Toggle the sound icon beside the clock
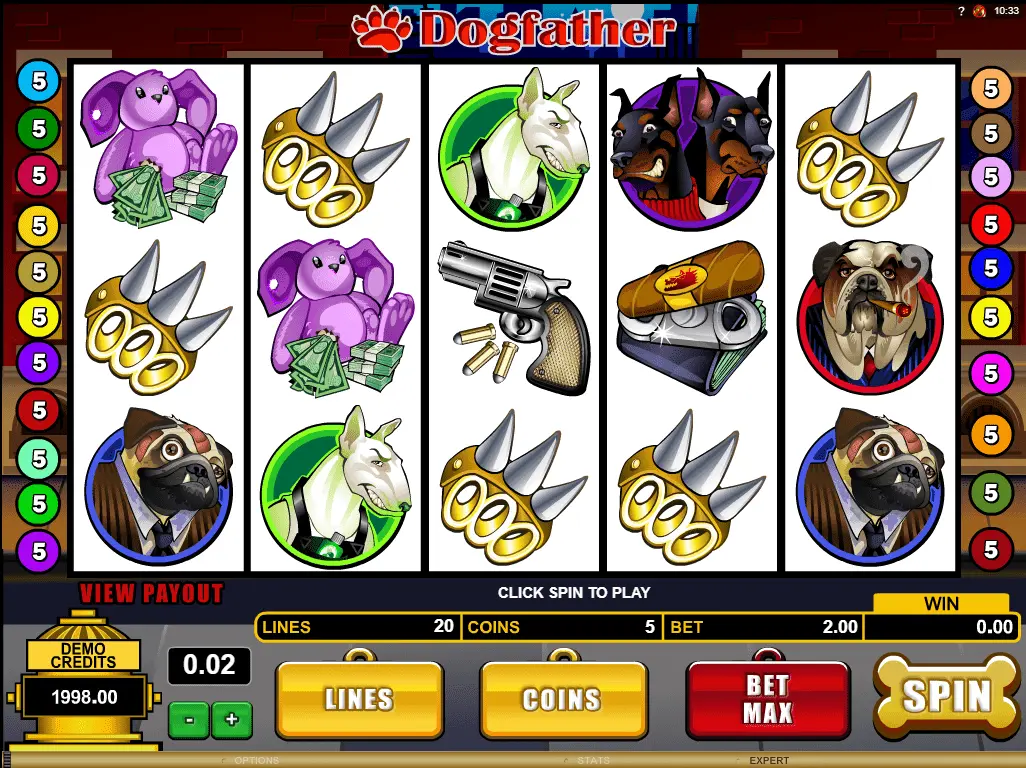The image size is (1026, 768). click(x=980, y=11)
